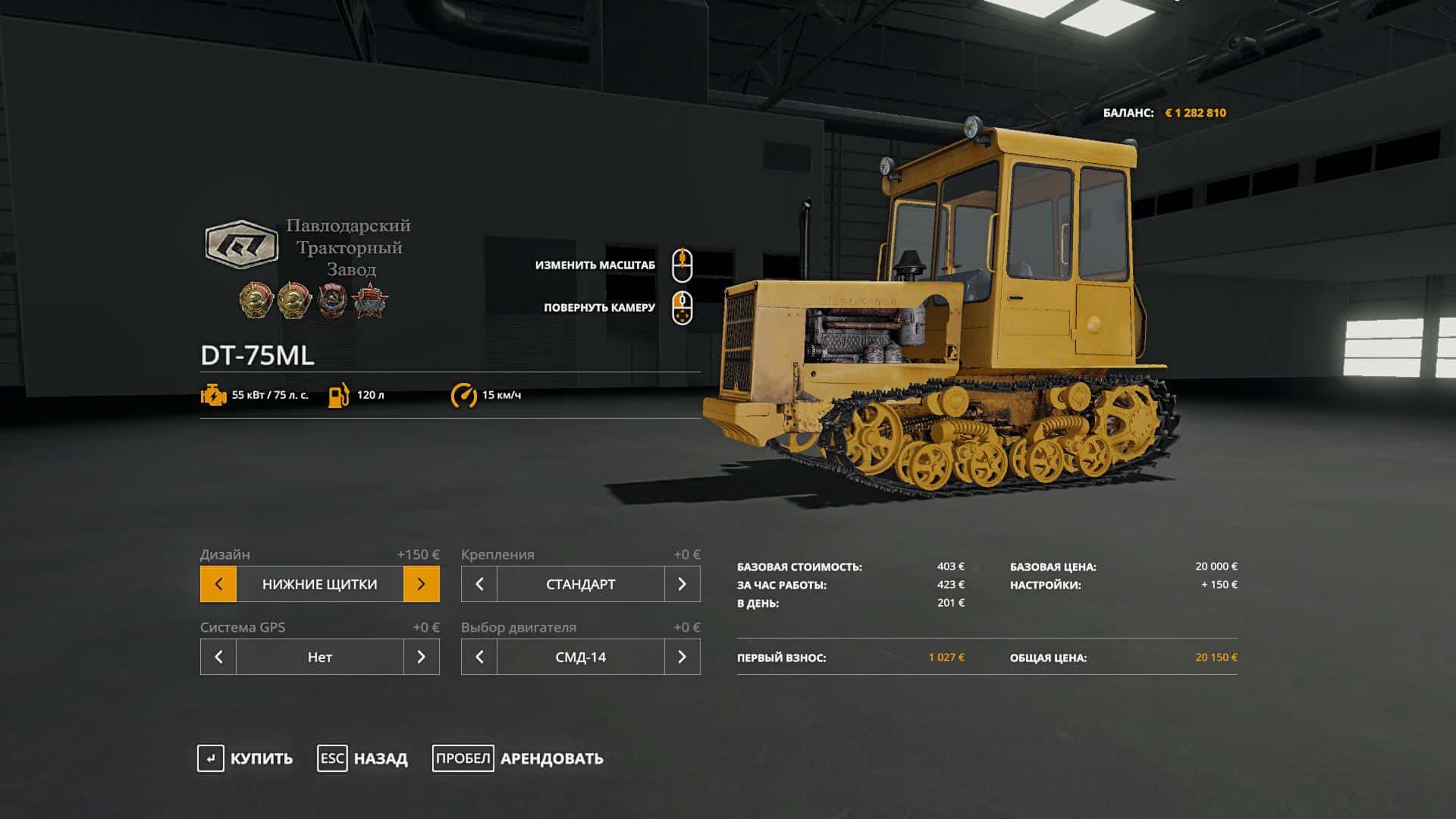This screenshot has height=819, width=1456.
Task: Choose next Крепления option
Action: point(682,584)
